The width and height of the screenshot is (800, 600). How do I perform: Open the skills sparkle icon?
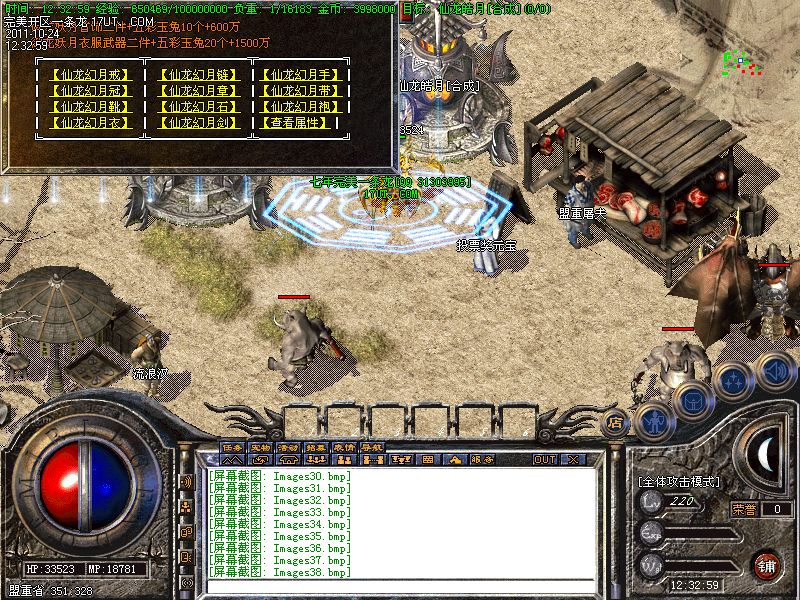733,379
